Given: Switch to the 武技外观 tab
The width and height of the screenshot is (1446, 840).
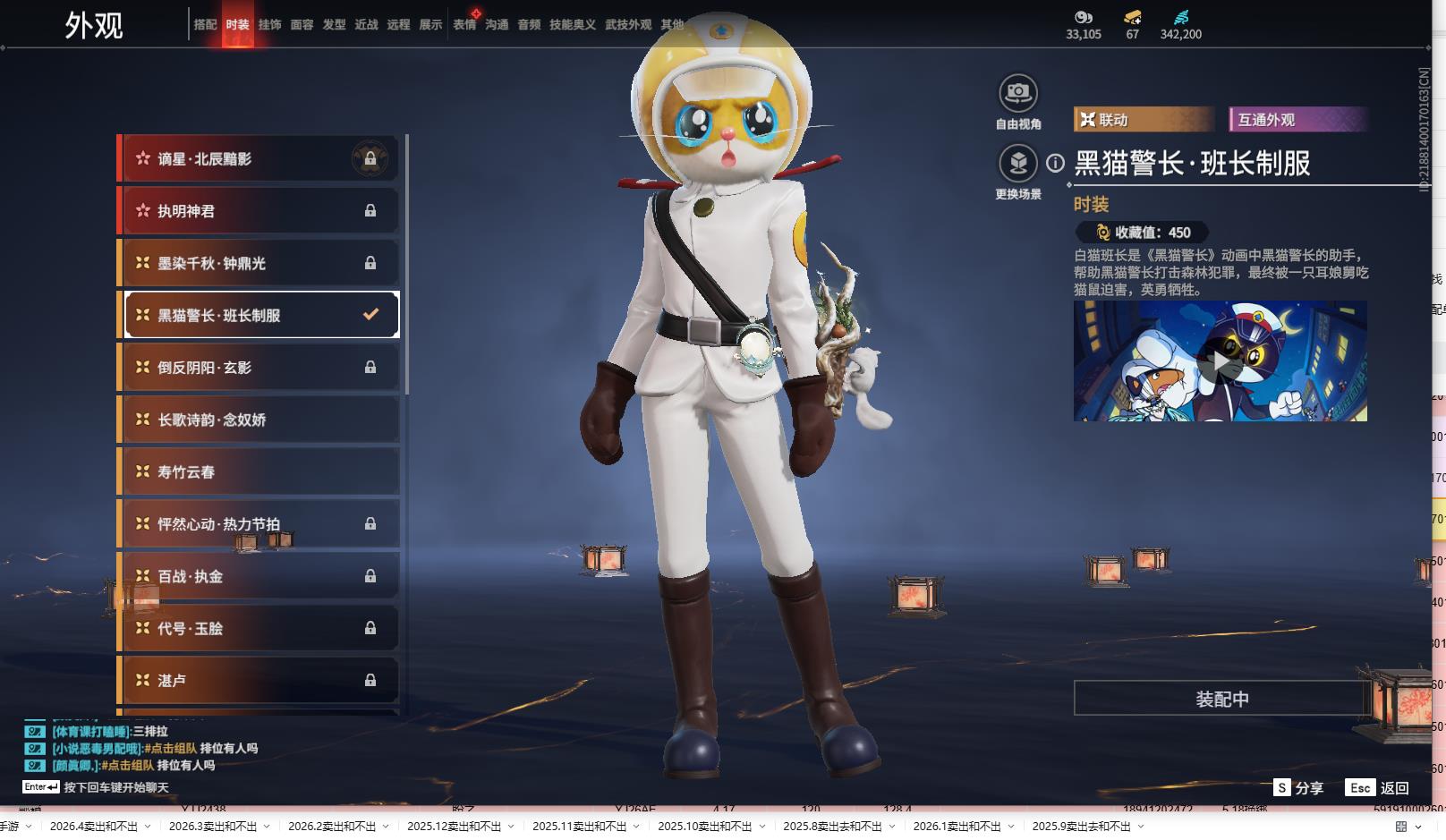Looking at the screenshot, I should tap(627, 25).
